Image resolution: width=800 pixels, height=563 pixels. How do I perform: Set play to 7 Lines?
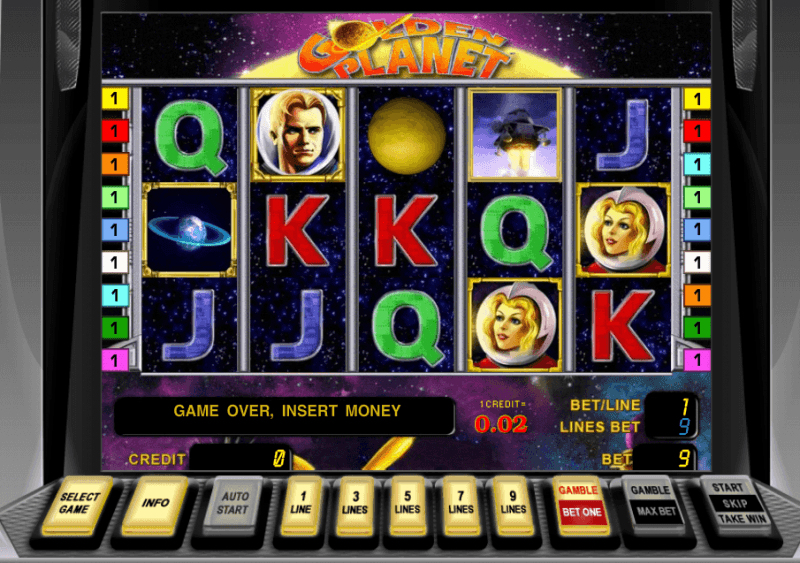460,502
